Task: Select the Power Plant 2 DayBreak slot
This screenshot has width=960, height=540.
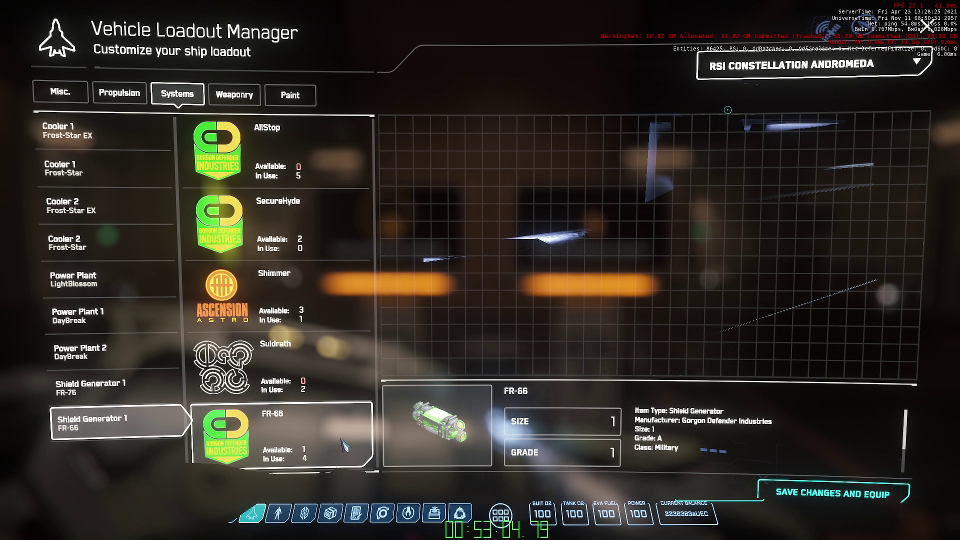Action: click(x=112, y=352)
